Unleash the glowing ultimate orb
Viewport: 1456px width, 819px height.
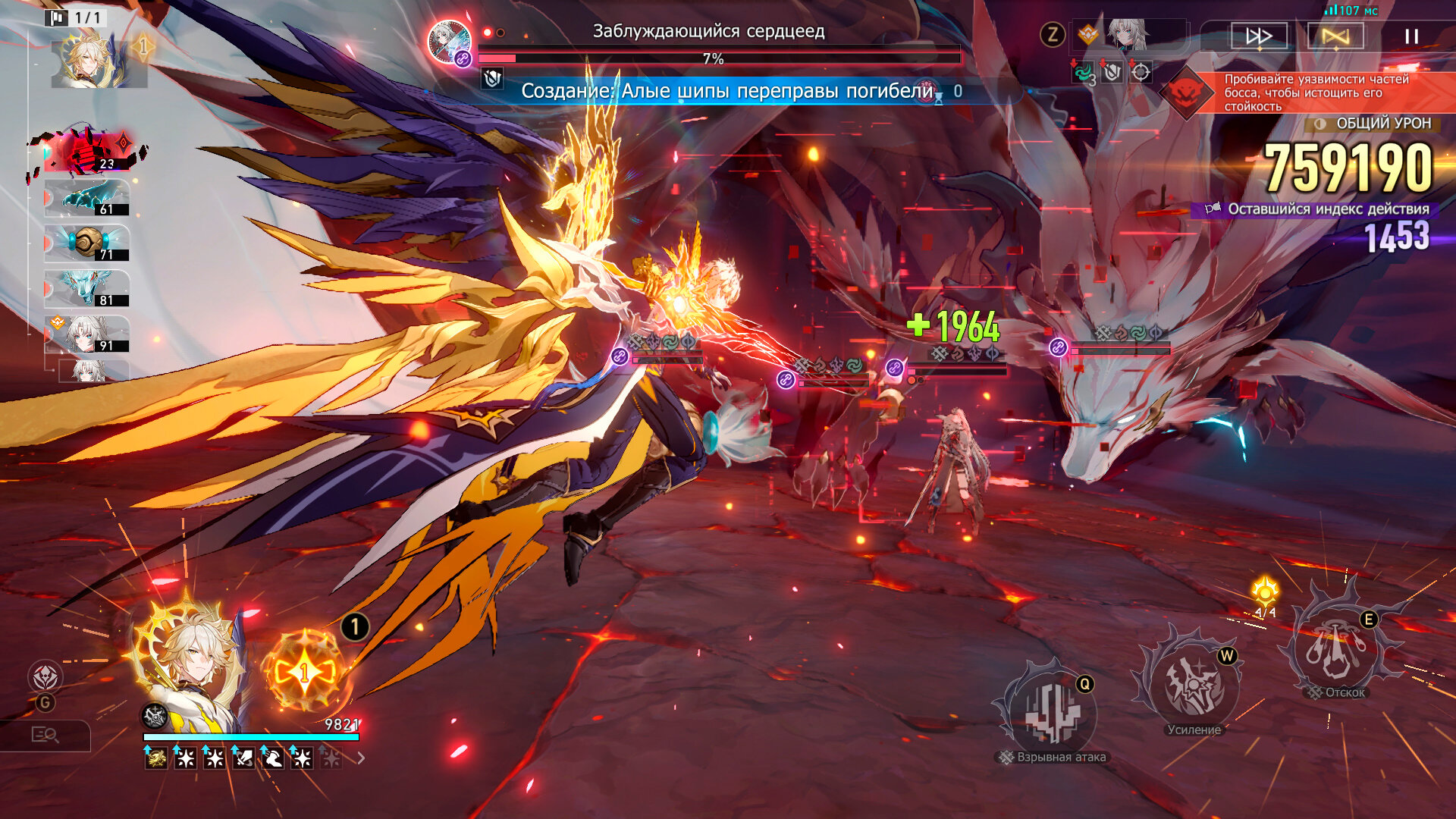(x=305, y=671)
